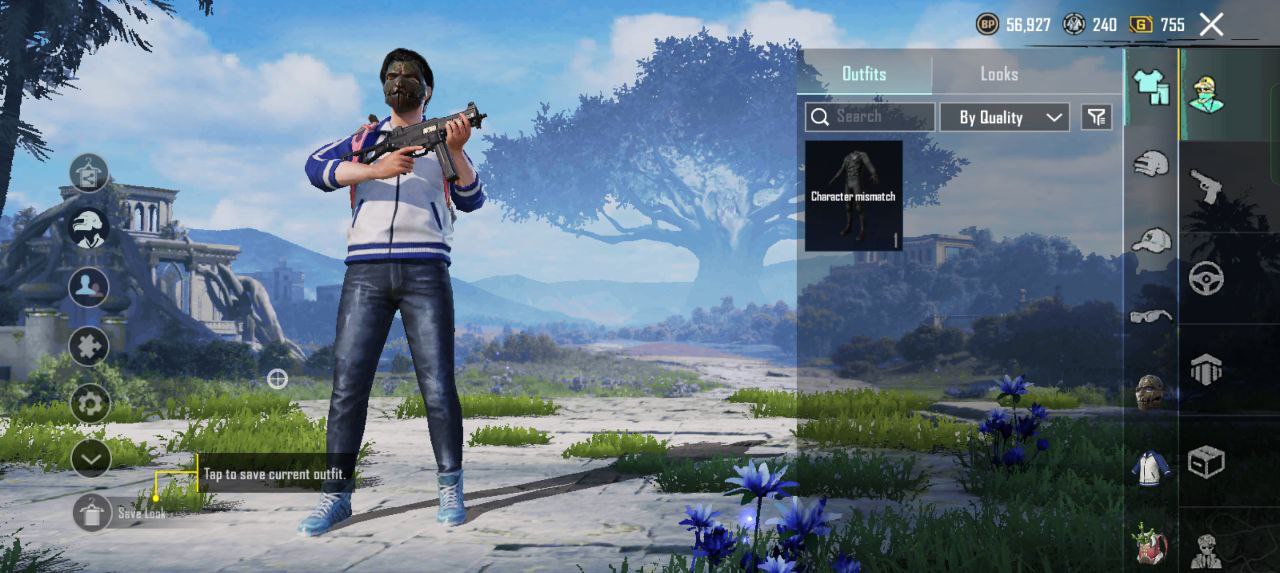The image size is (1280, 573).
Task: Open the cap headwear category
Action: click(1151, 241)
